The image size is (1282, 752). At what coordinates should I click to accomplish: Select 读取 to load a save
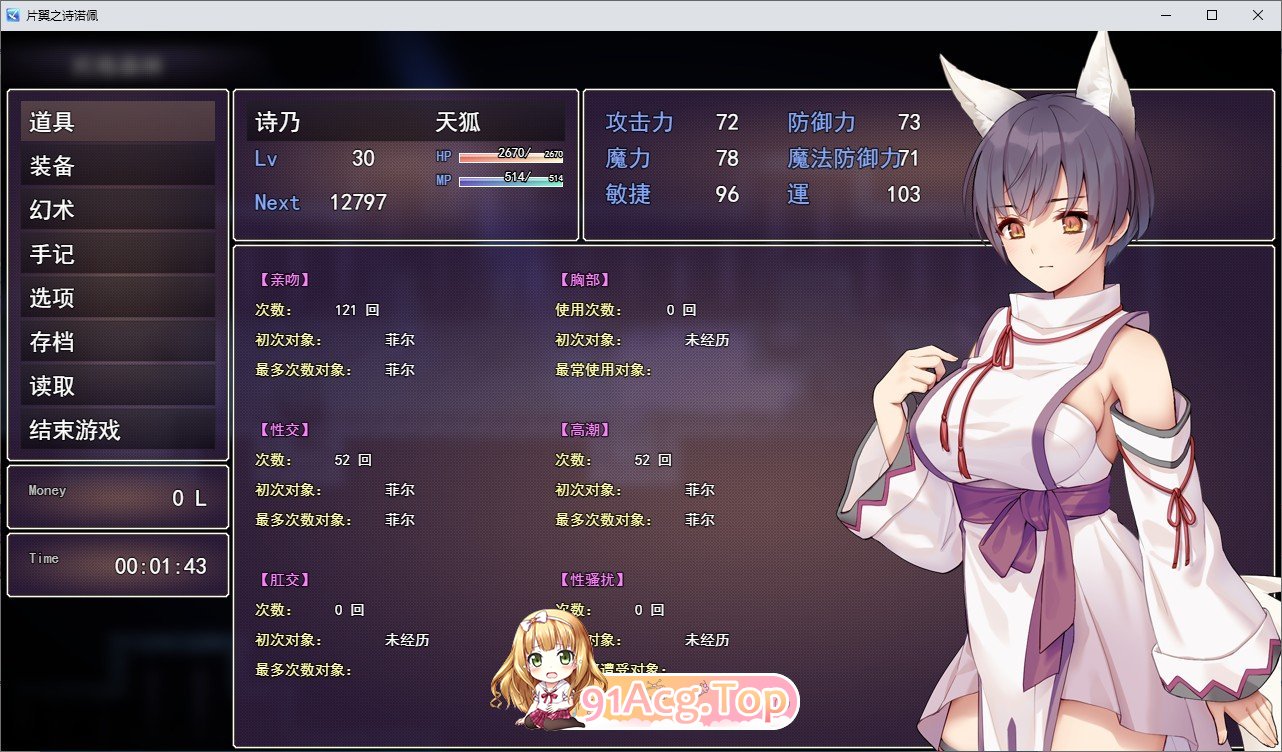117,385
